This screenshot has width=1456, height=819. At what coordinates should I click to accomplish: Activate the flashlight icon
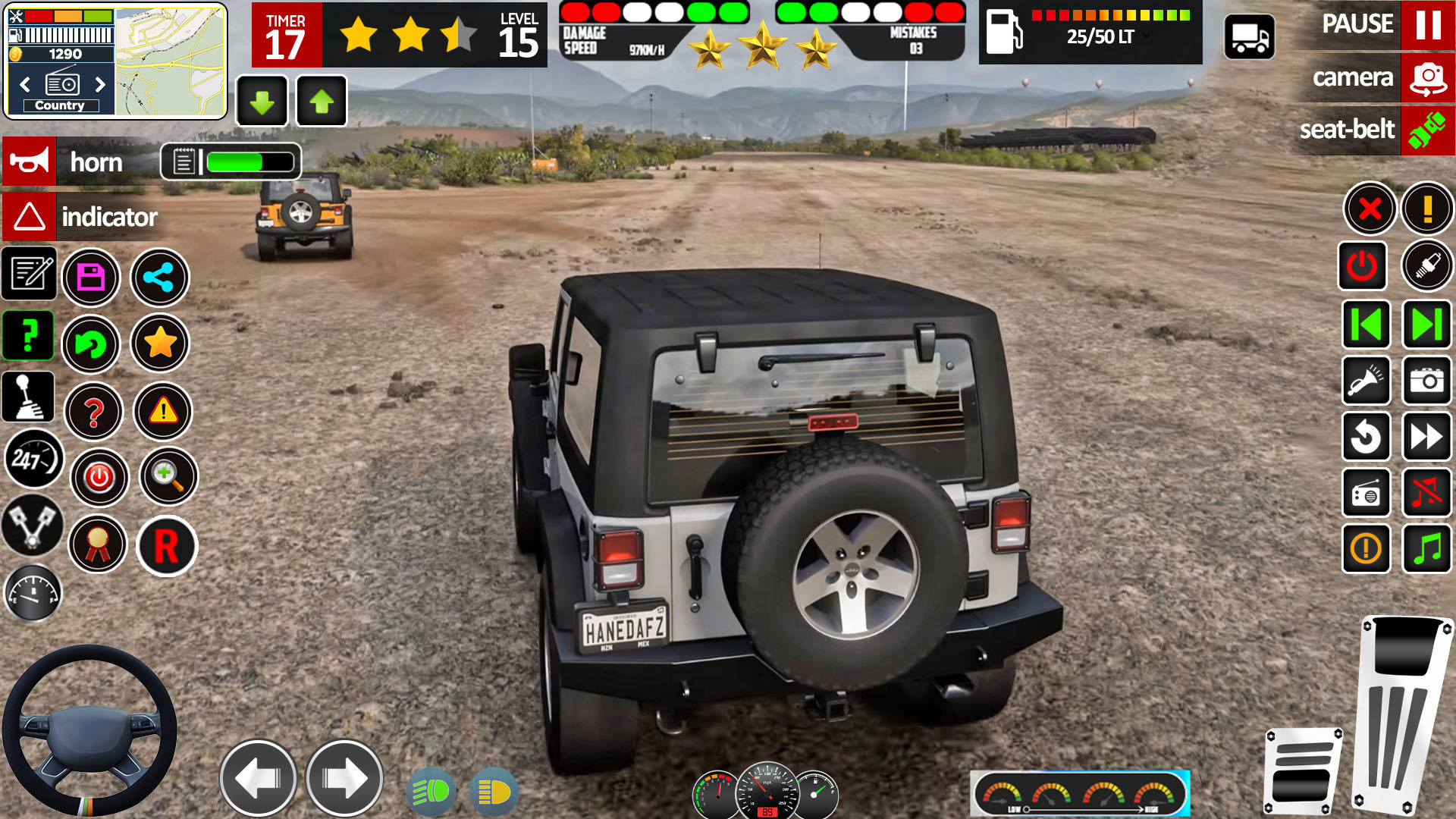1367,381
